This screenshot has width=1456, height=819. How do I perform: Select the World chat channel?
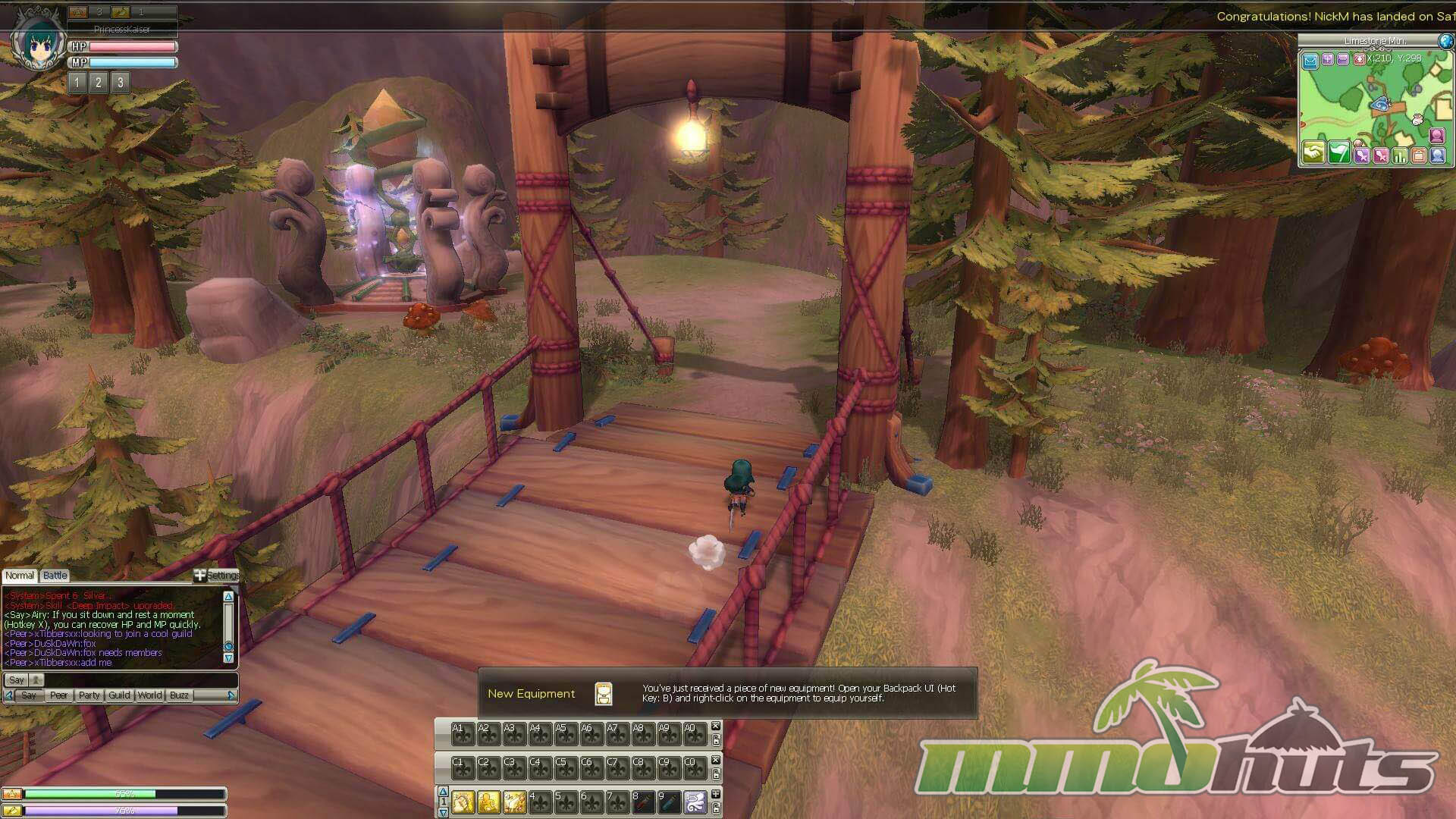[150, 695]
